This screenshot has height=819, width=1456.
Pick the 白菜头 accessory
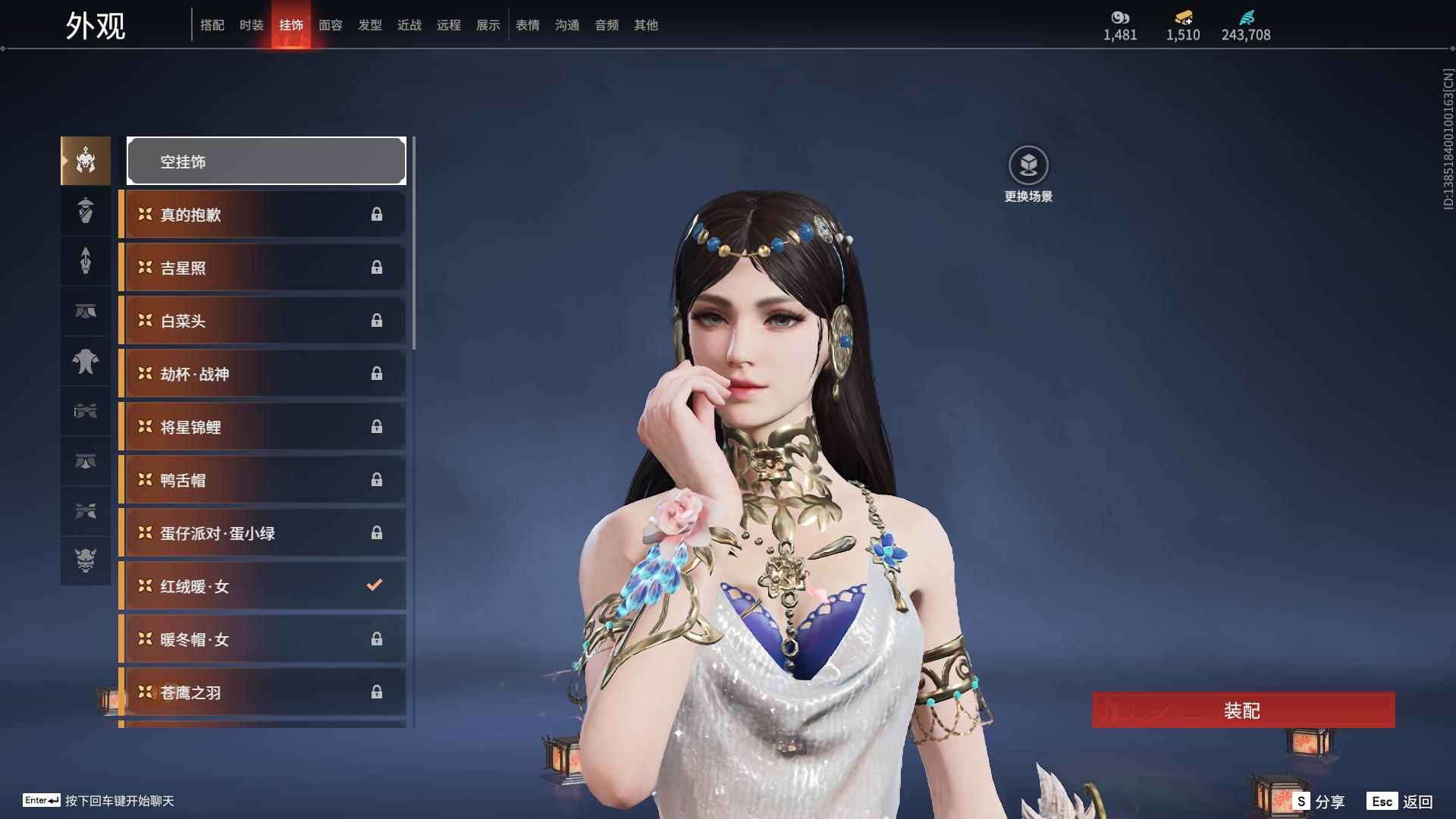coord(262,321)
